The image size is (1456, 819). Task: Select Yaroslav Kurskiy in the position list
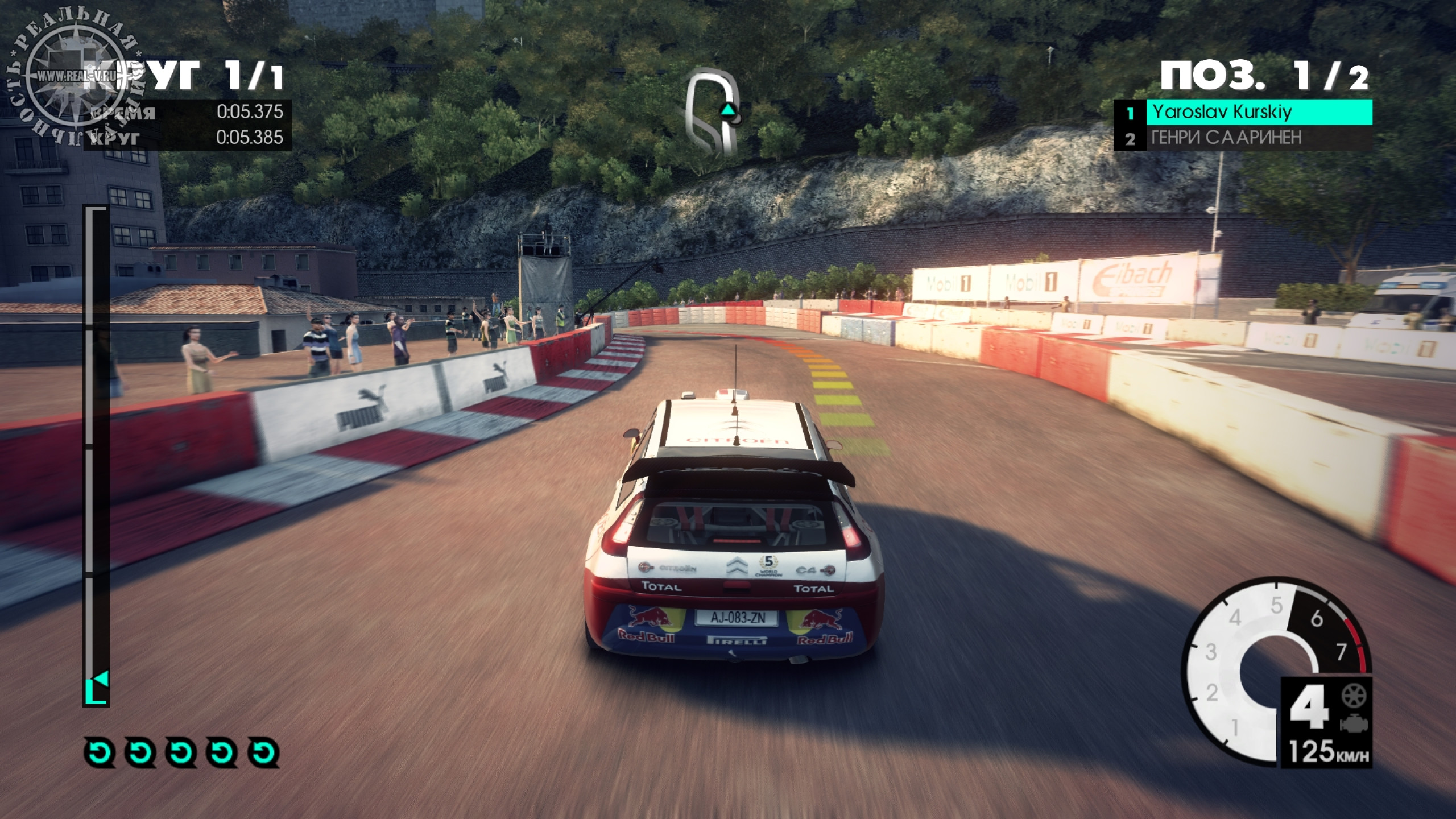(1243, 112)
